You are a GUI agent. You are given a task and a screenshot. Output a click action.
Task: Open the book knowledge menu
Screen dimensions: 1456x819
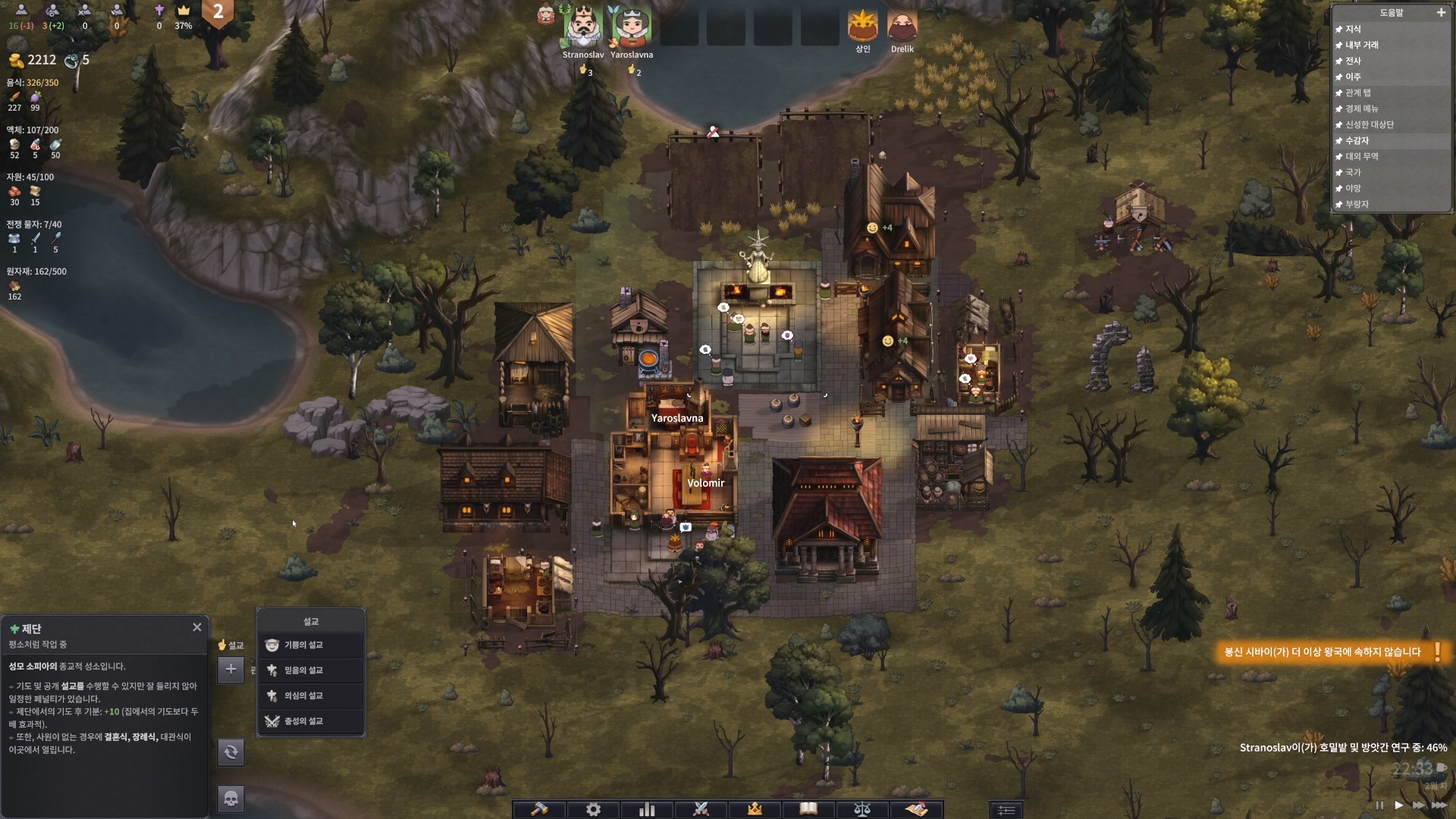tap(808, 809)
